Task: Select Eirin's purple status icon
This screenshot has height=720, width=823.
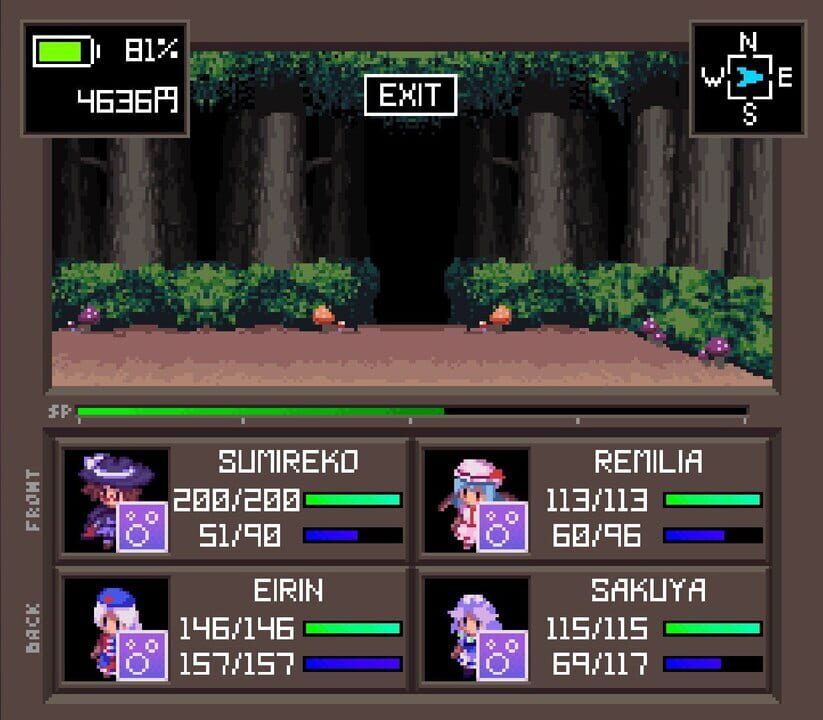Action: [142, 656]
